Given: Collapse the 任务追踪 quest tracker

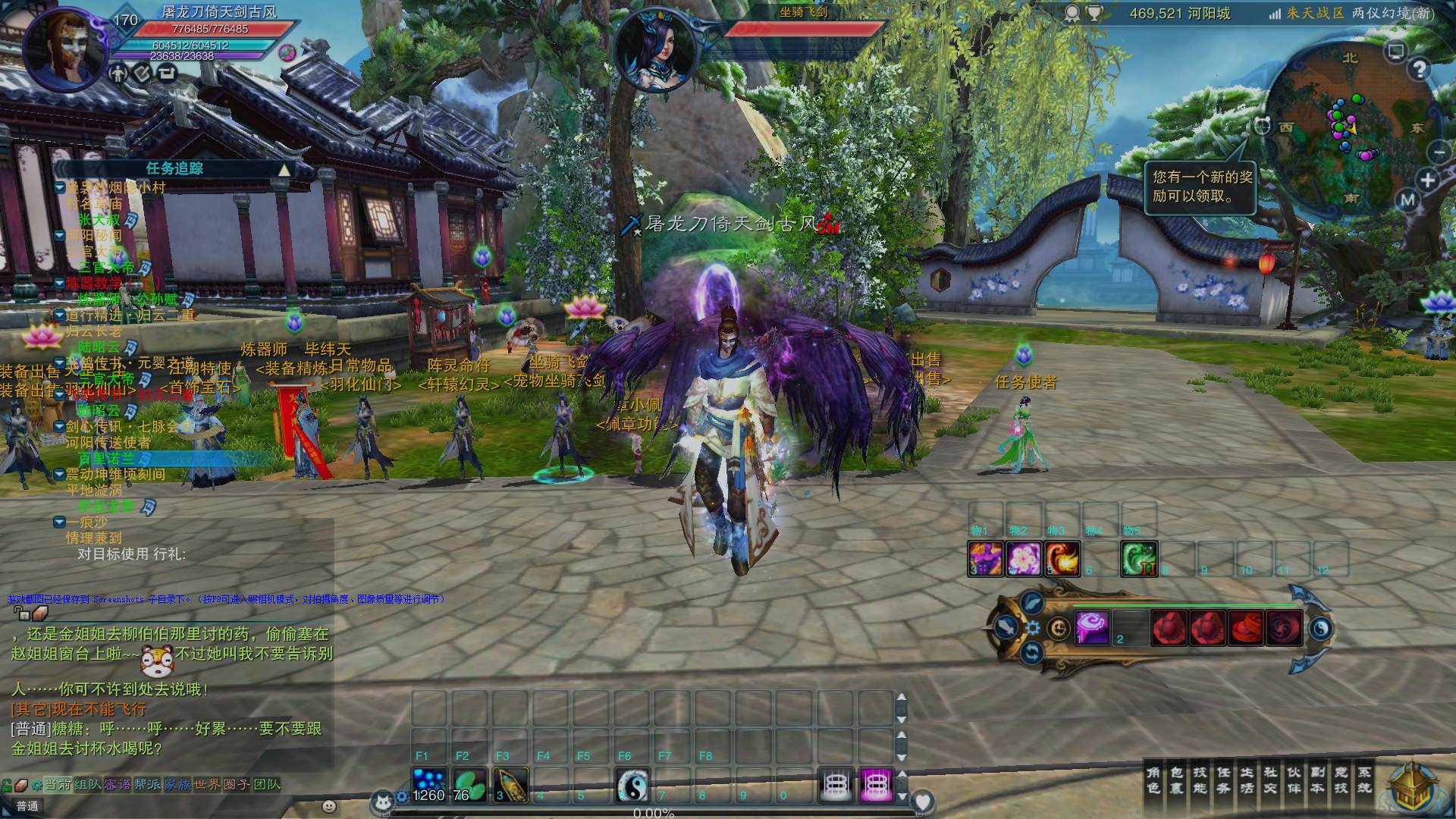Looking at the screenshot, I should coord(284,169).
